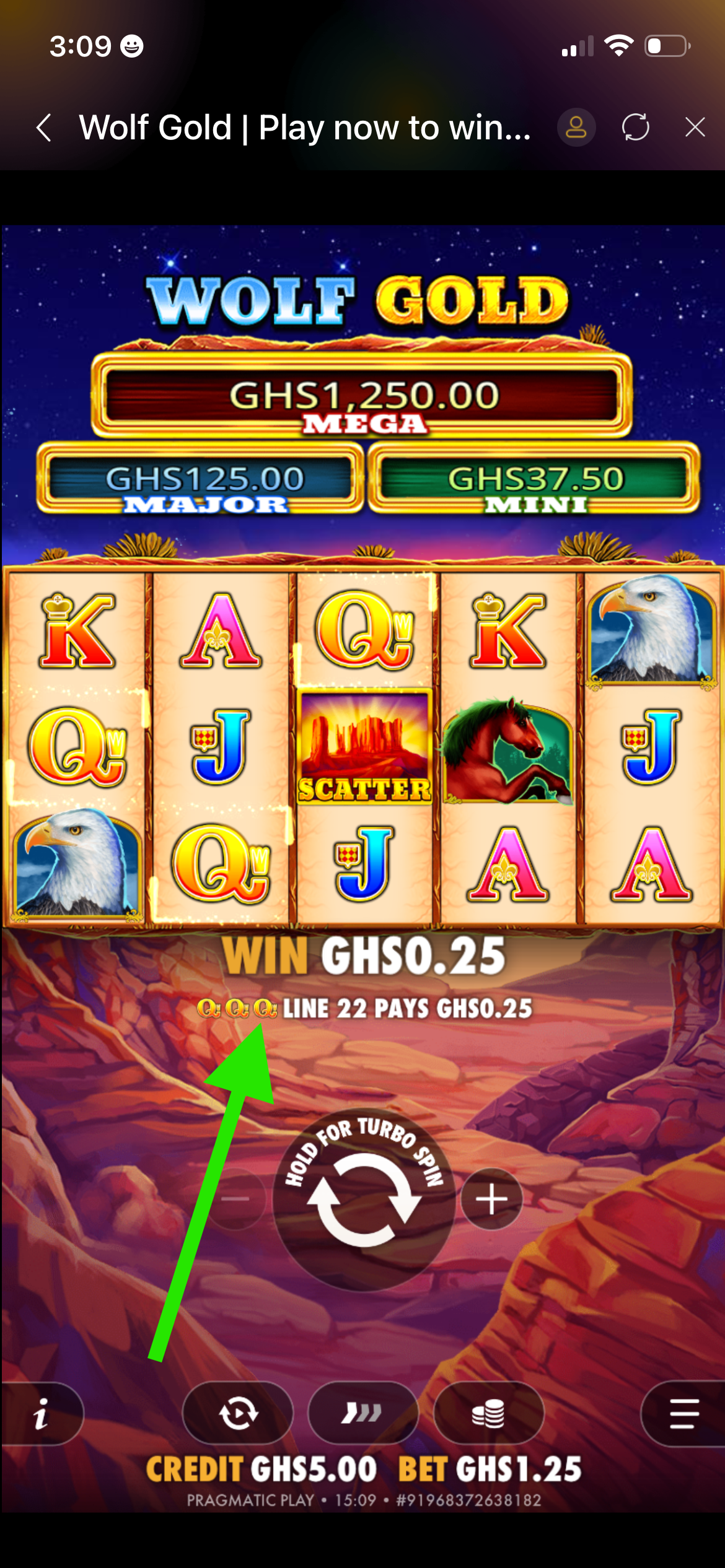This screenshot has height=1568, width=725.
Task: Toggle the turbo speed arrows button
Action: (x=363, y=1414)
